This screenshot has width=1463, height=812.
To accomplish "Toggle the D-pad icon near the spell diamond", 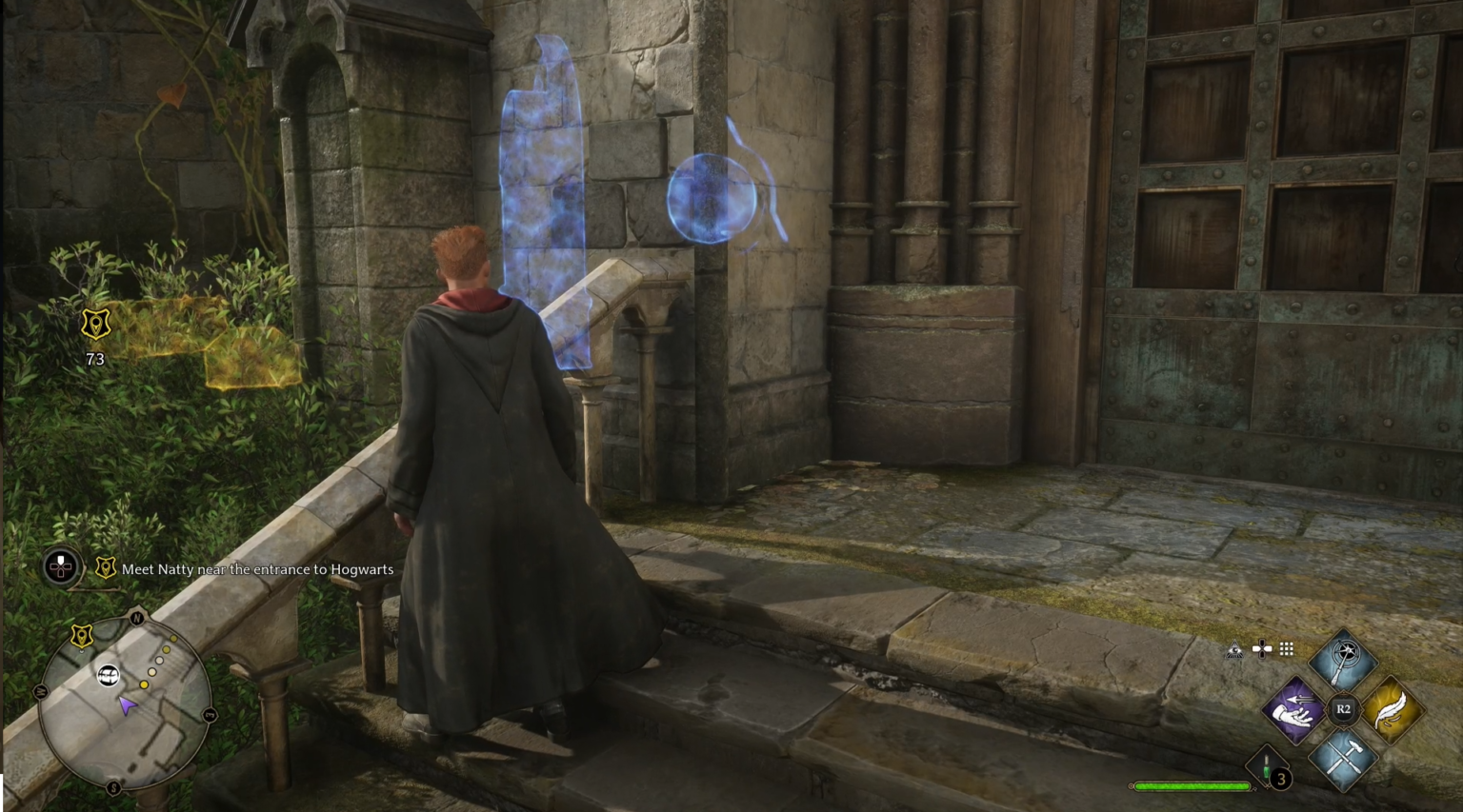I will 1262,649.
